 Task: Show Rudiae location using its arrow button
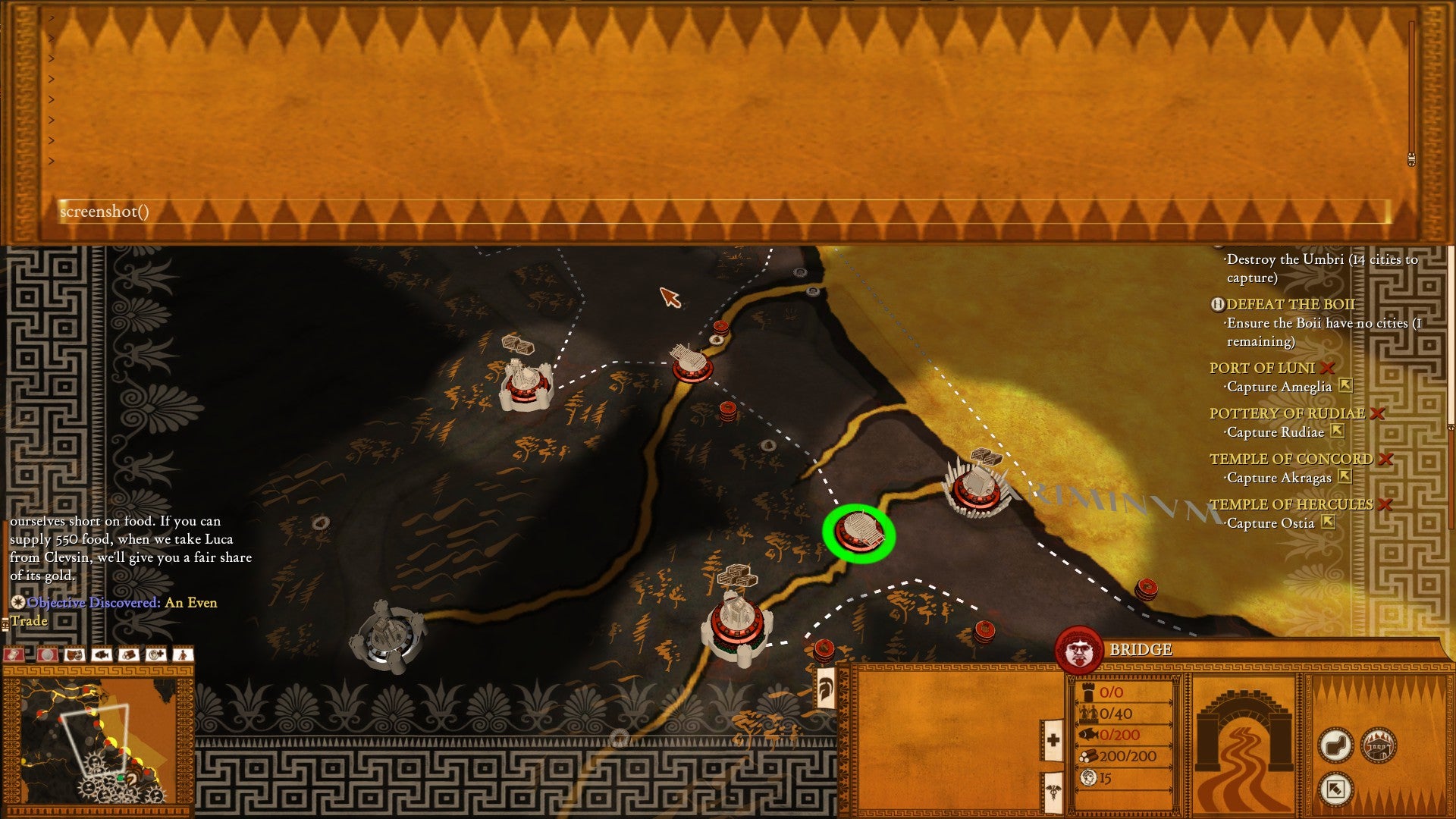coord(1338,431)
